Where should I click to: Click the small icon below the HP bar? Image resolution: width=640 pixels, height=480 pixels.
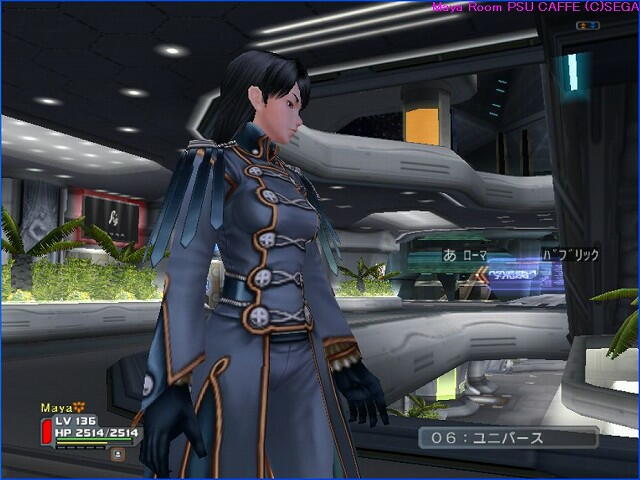(x=118, y=453)
